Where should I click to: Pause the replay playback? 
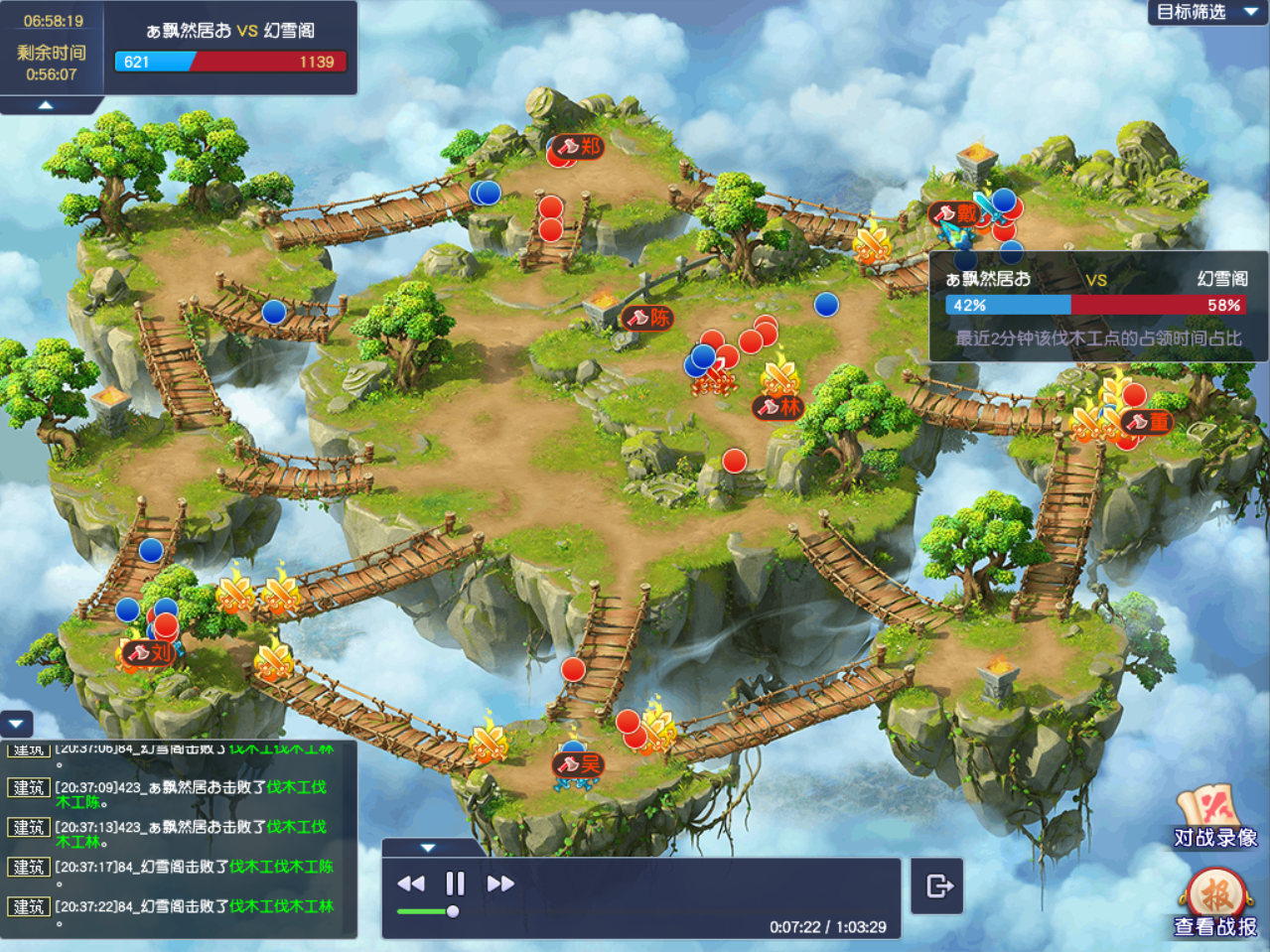[x=455, y=884]
